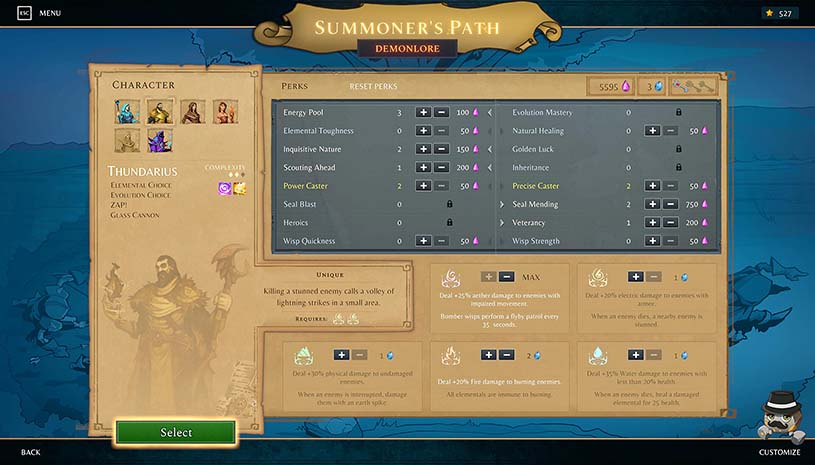Image resolution: width=815 pixels, height=465 pixels.
Task: Pick the red-haired woman character portrait
Action: pos(226,111)
